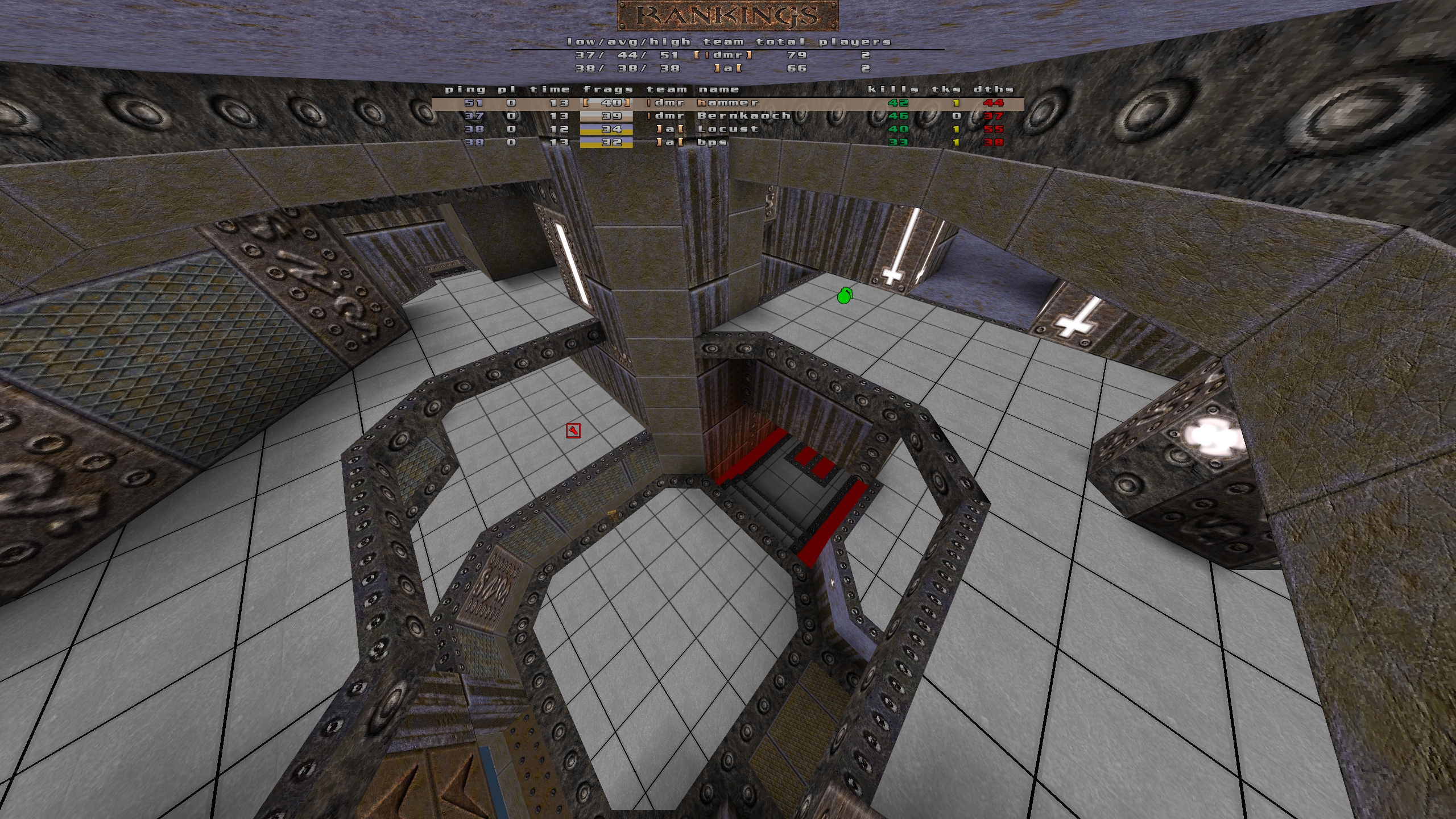Choose player Locust in the scoreboard
1456x819 pixels.
coord(727,129)
